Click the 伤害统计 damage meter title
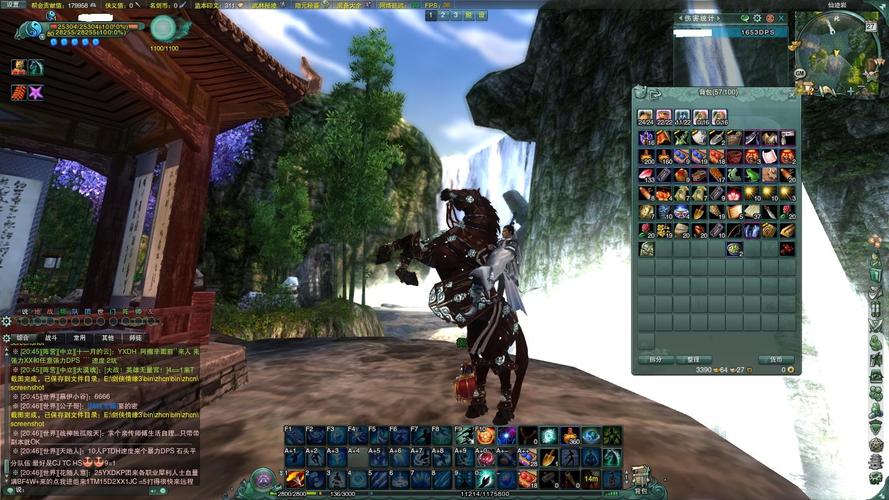The image size is (889, 500). coord(700,18)
